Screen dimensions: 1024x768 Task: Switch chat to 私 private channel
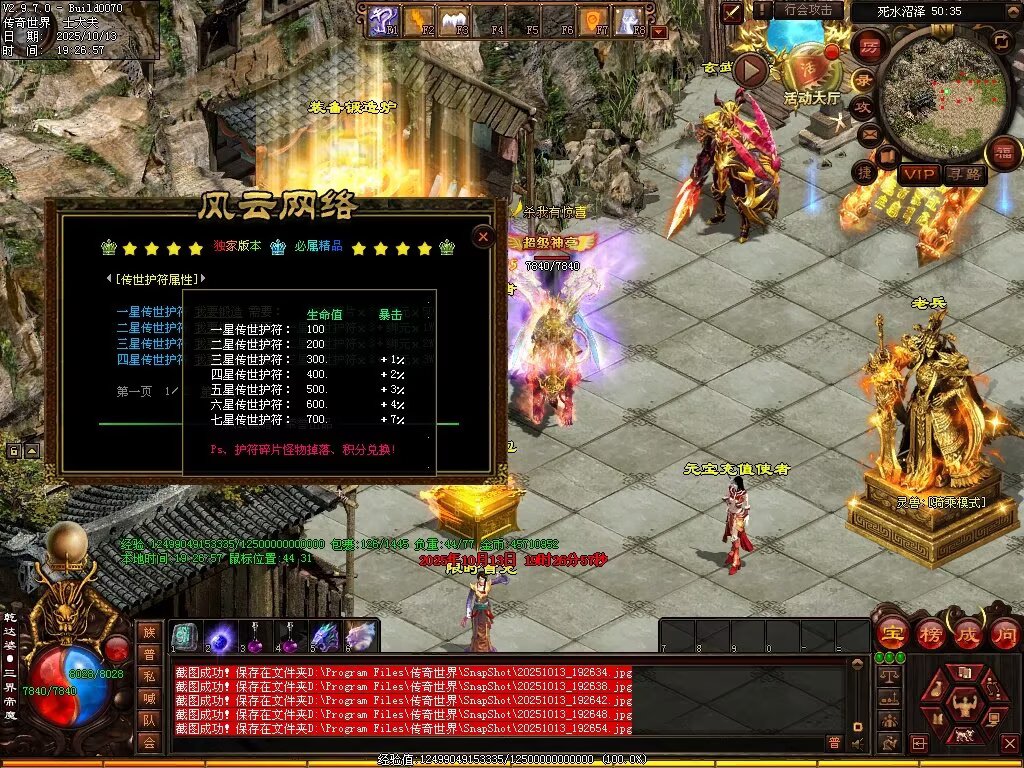tap(149, 676)
